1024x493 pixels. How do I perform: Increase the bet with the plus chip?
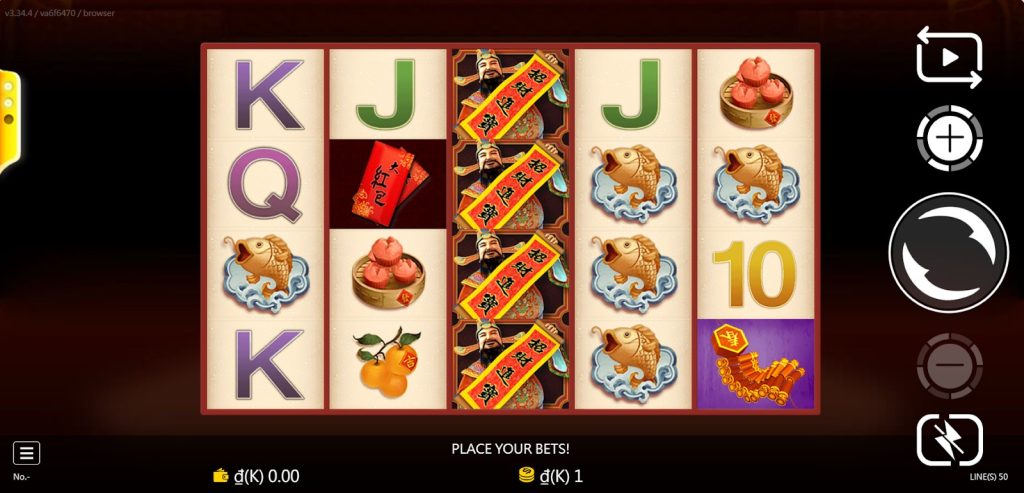949,138
